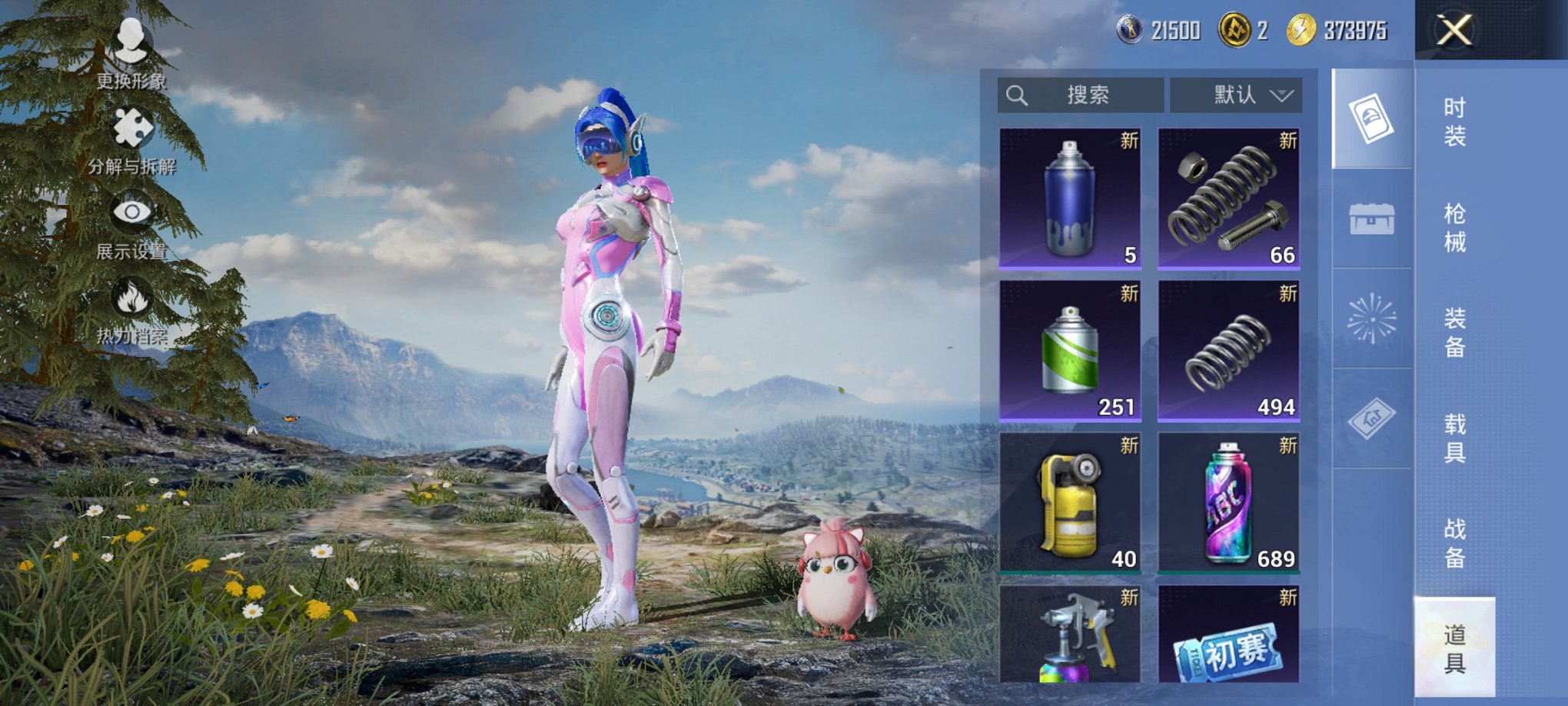Close the inventory screen with the X

(x=1454, y=31)
